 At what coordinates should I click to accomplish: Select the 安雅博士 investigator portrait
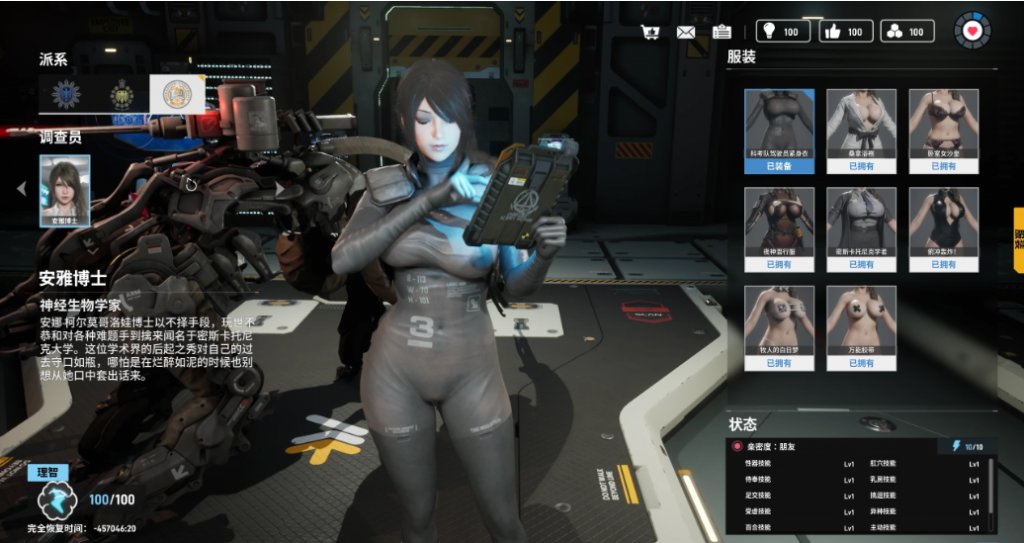coord(65,190)
